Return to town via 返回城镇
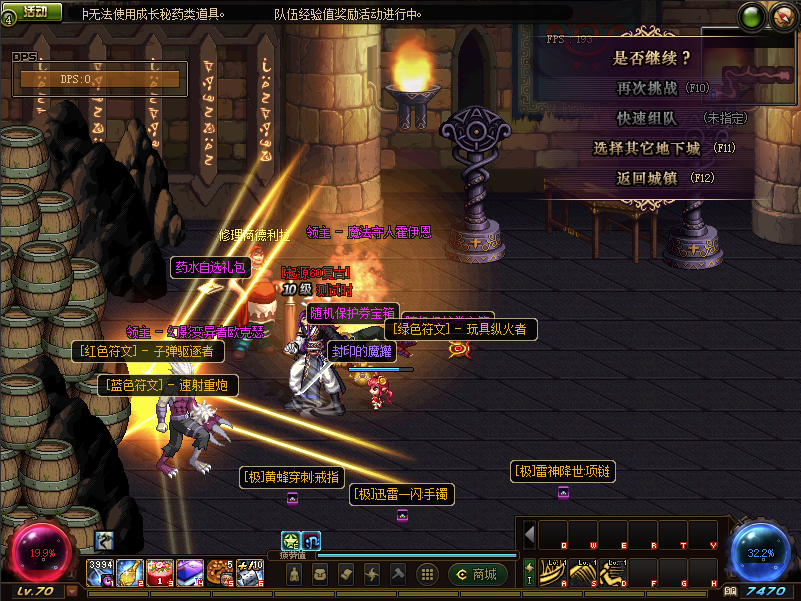The width and height of the screenshot is (801, 601). click(648, 178)
